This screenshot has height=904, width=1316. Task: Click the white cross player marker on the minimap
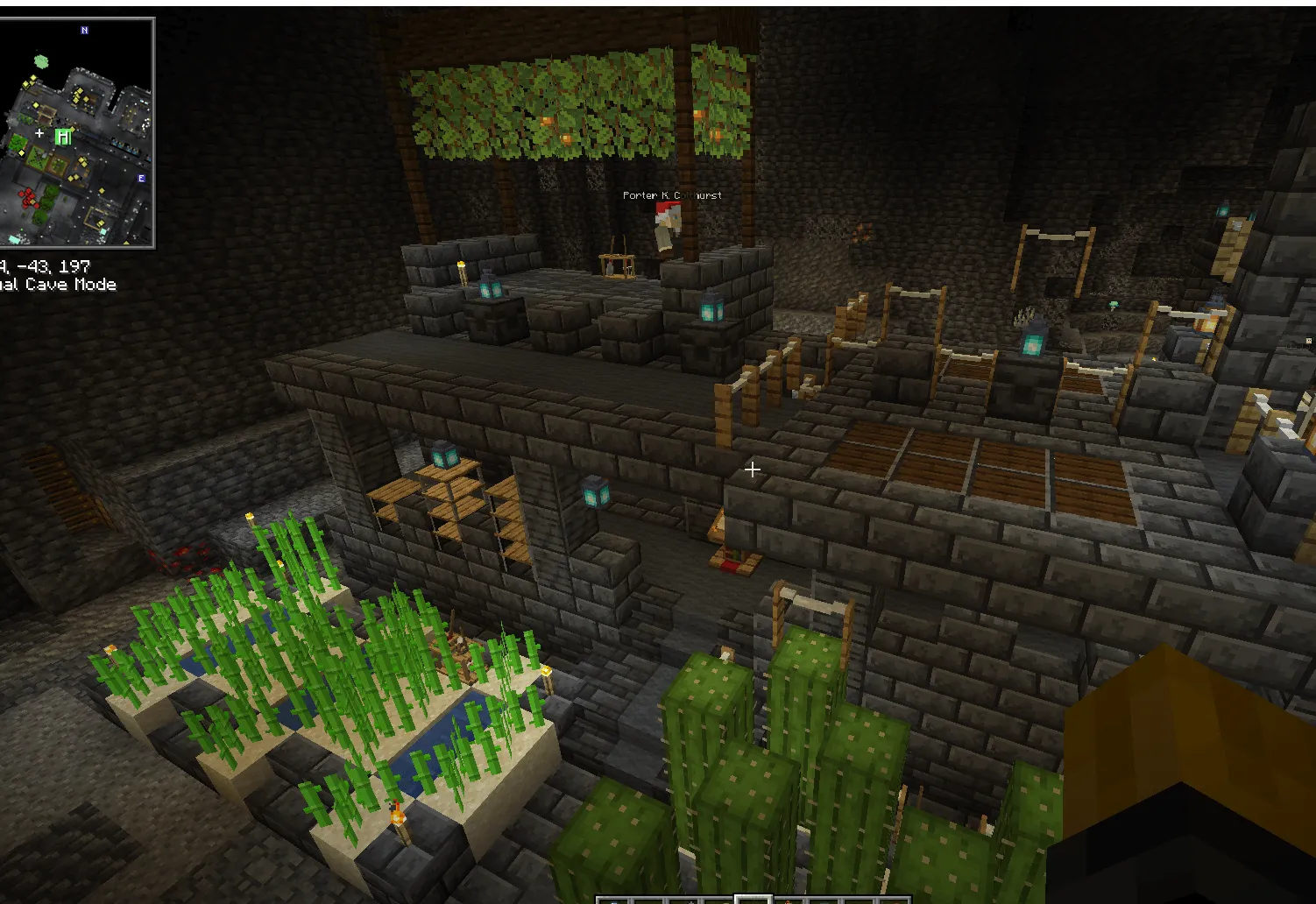point(39,133)
